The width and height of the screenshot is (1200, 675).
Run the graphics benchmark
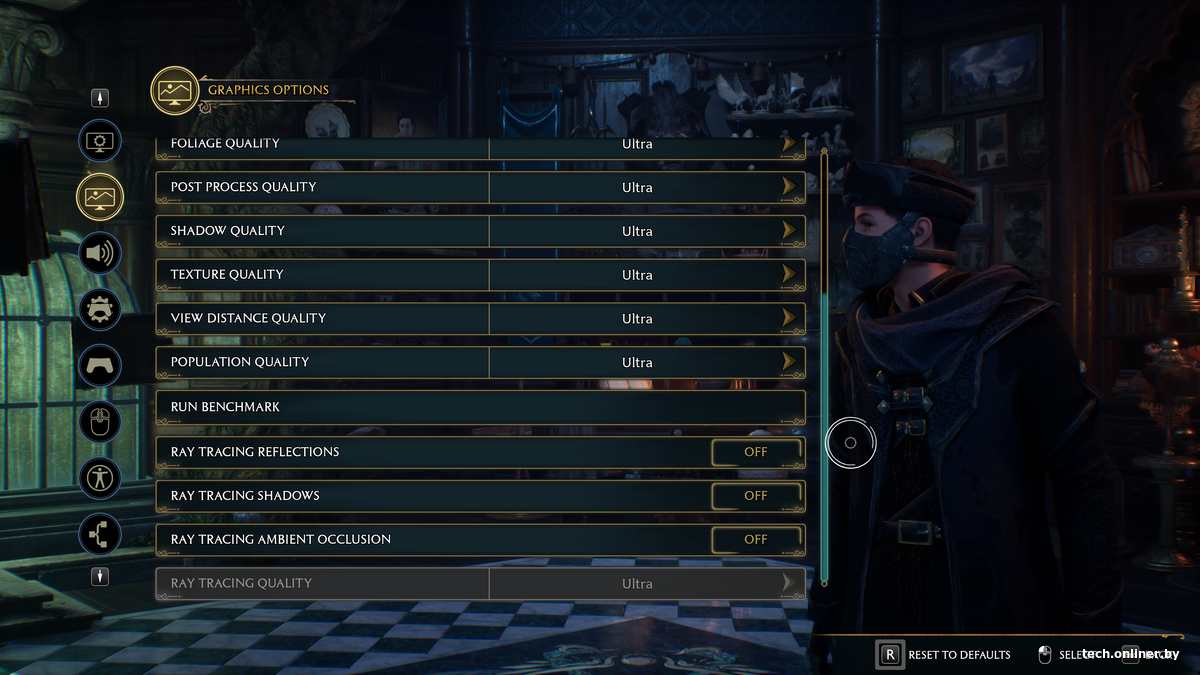coord(480,407)
